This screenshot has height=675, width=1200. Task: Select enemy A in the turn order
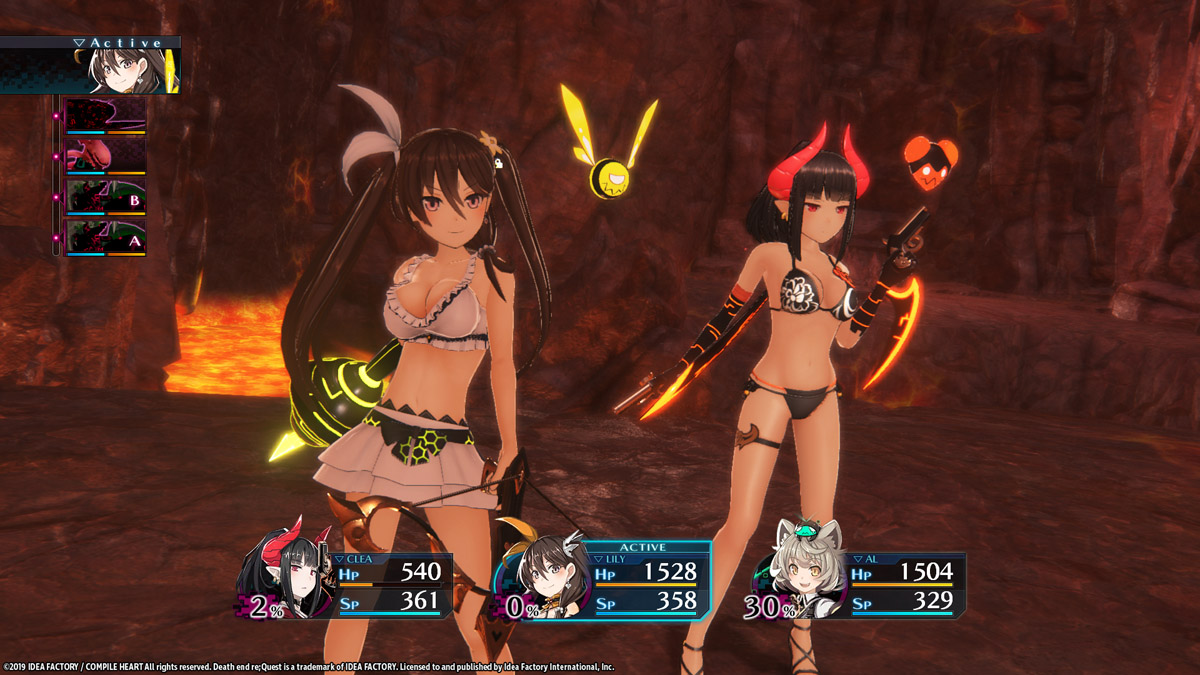(105, 238)
